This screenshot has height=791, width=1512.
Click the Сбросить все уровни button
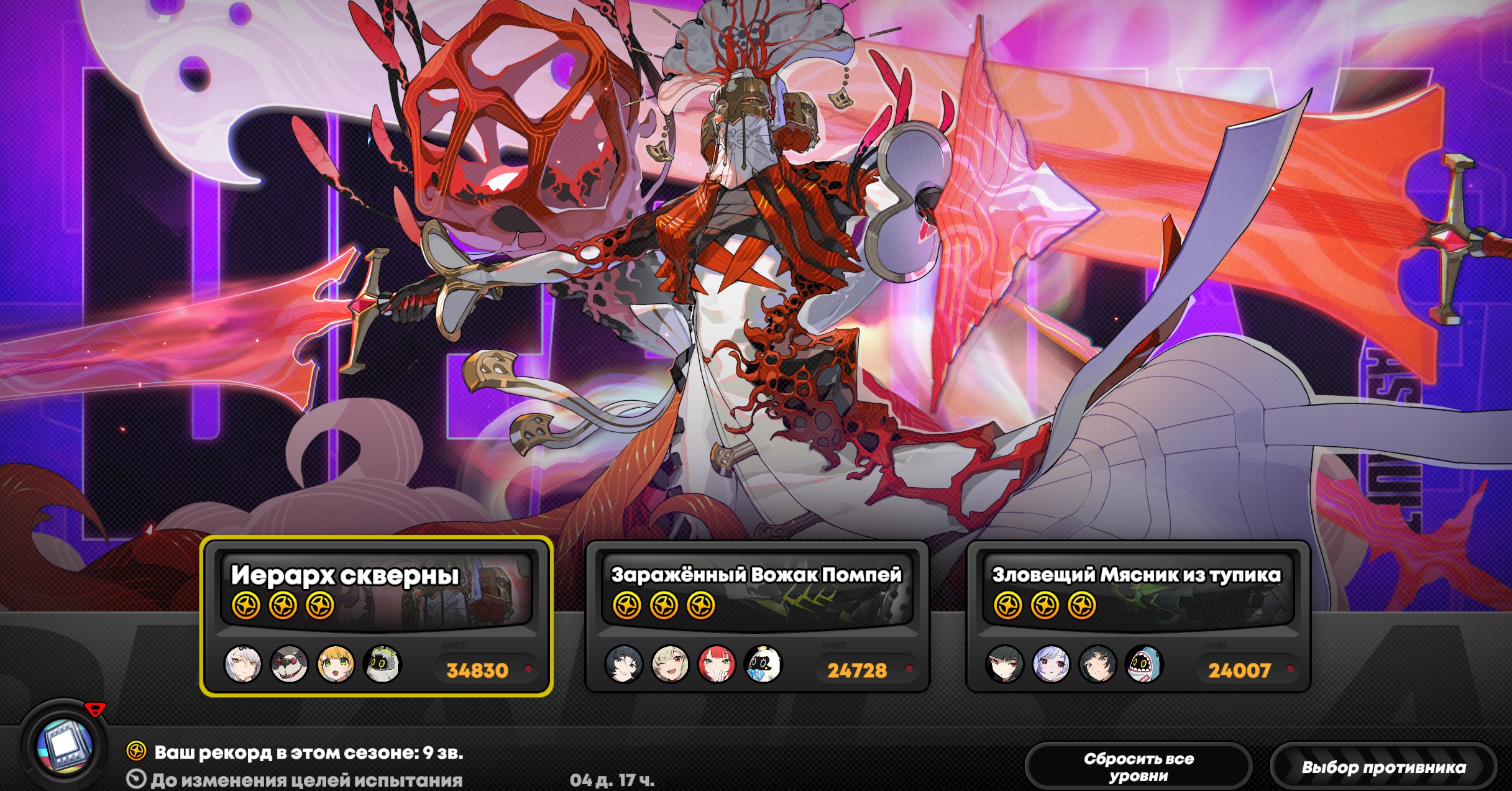[x=1138, y=767]
